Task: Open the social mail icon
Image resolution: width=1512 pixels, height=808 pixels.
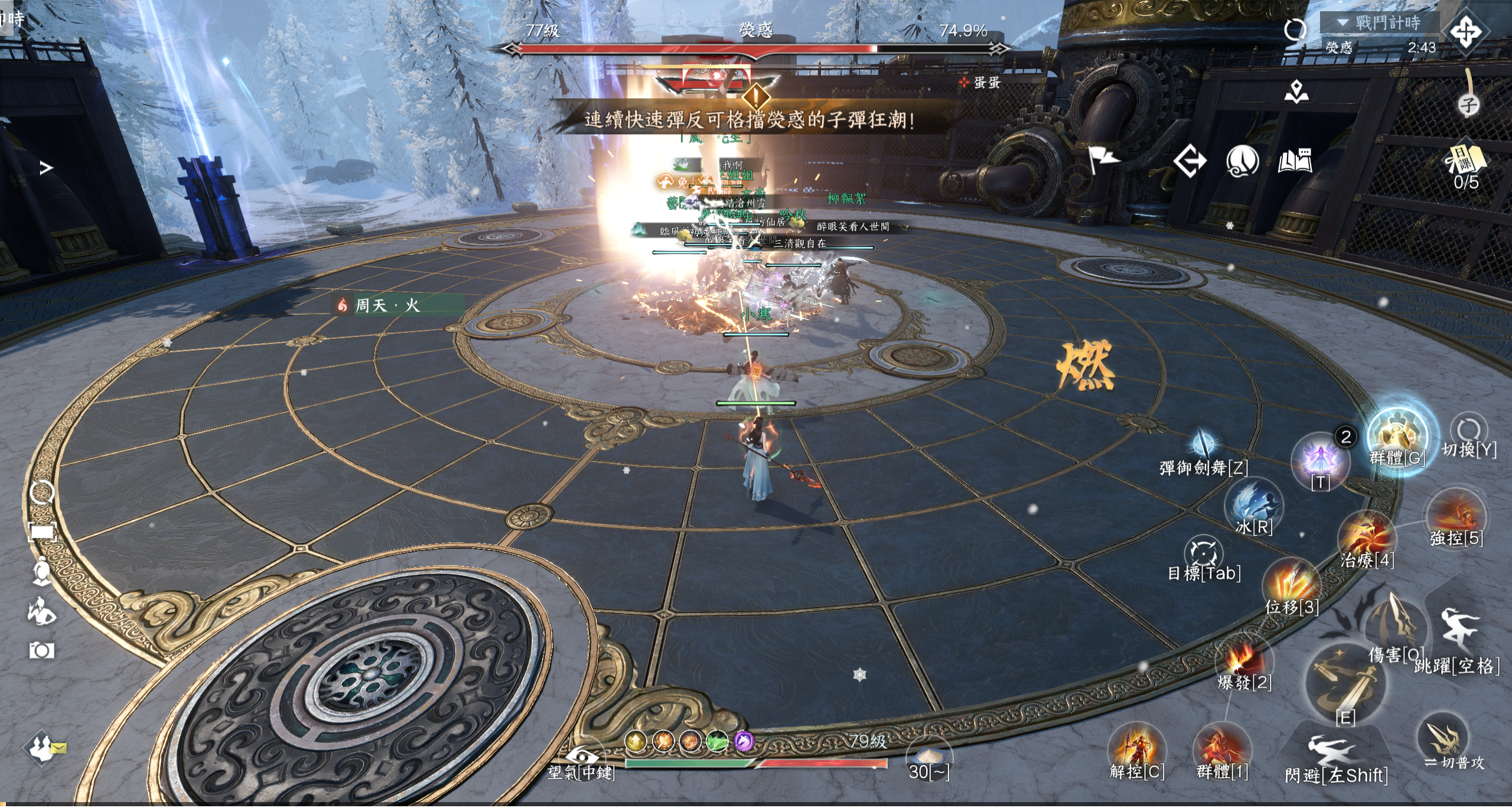Action: click(45, 747)
